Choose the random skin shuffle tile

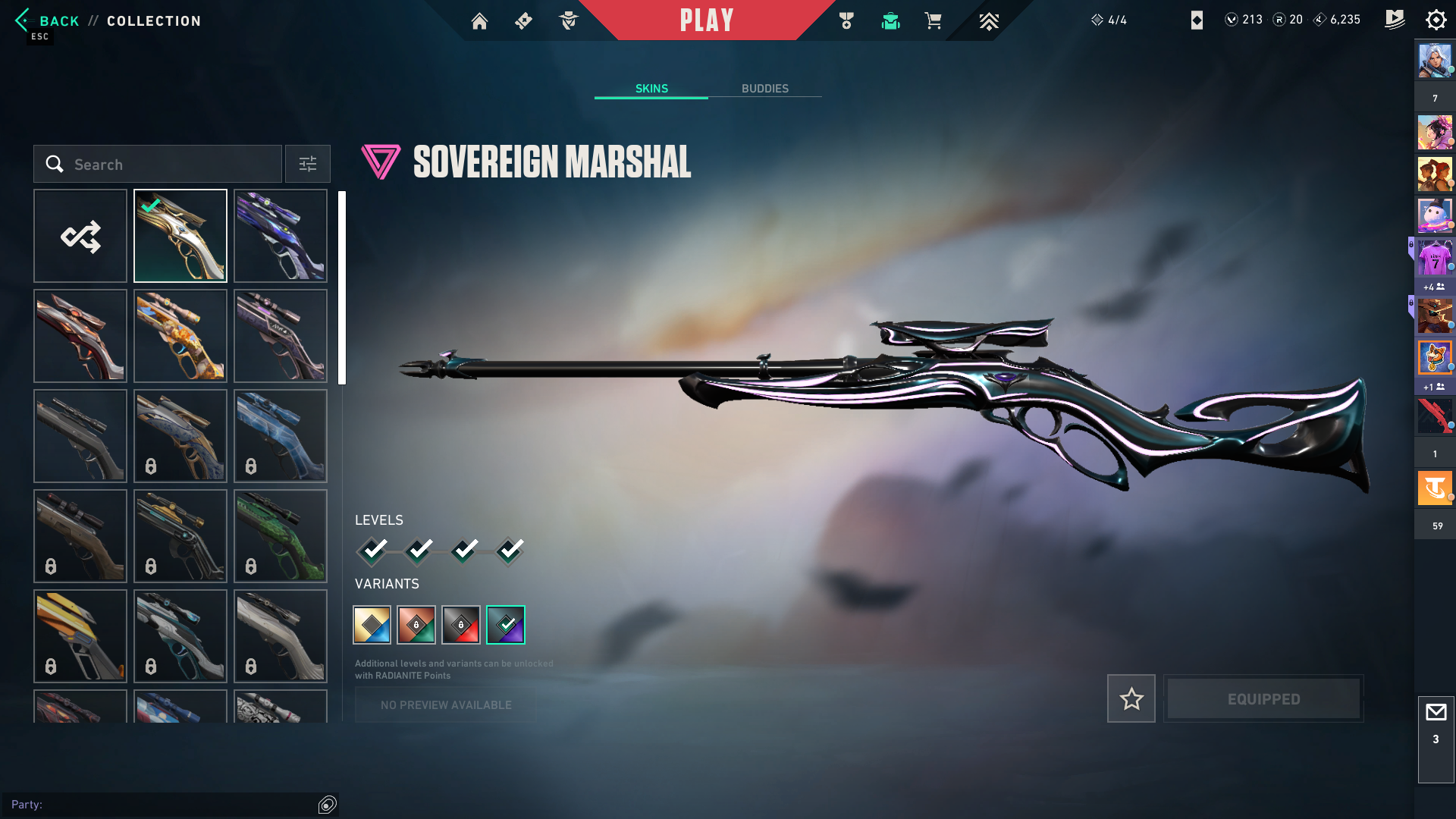click(80, 236)
